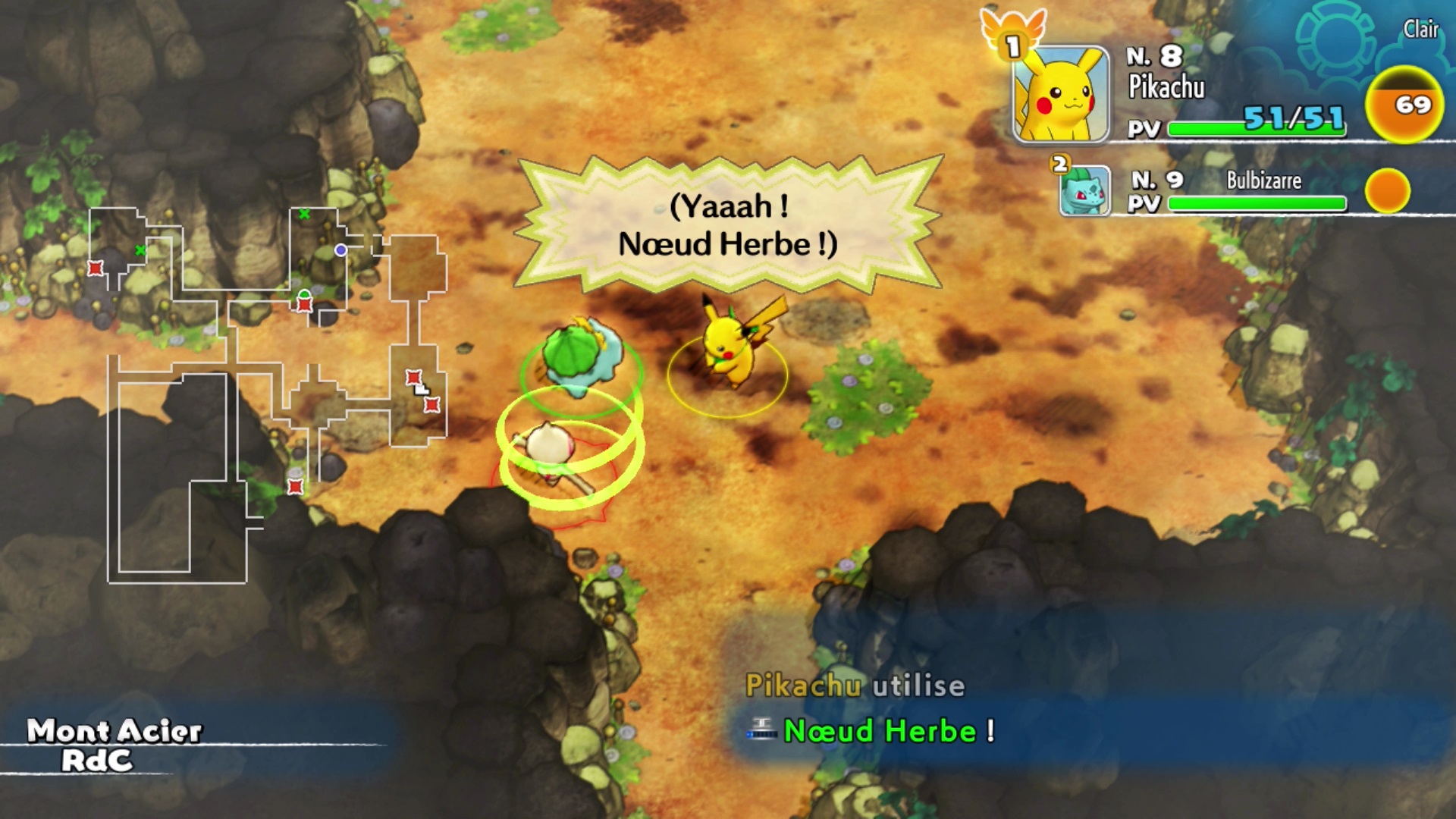This screenshot has width=1456, height=819.
Task: Select Bulbizarre's orange belly indicator
Action: point(1387,190)
